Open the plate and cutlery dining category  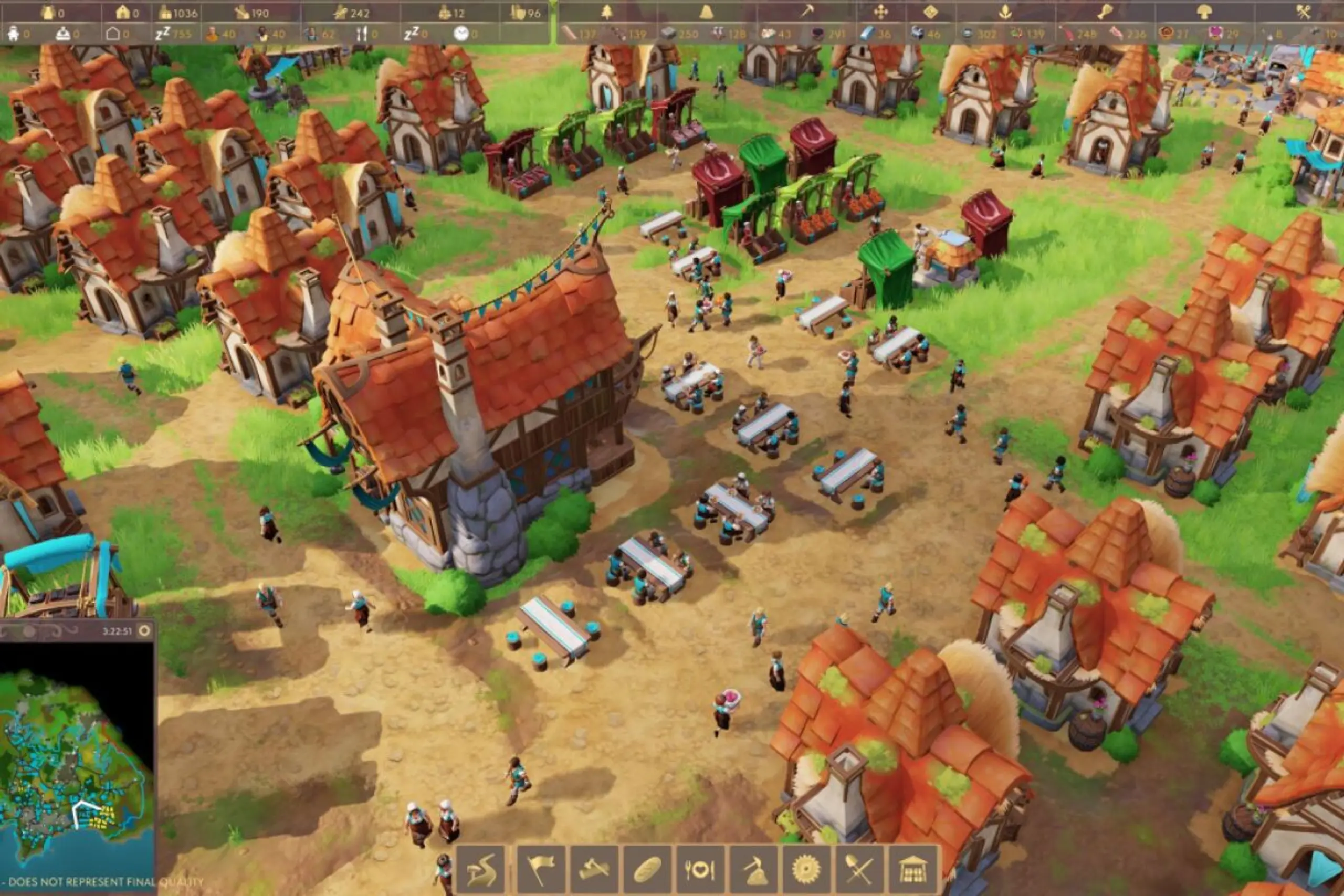pyautogui.click(x=700, y=870)
